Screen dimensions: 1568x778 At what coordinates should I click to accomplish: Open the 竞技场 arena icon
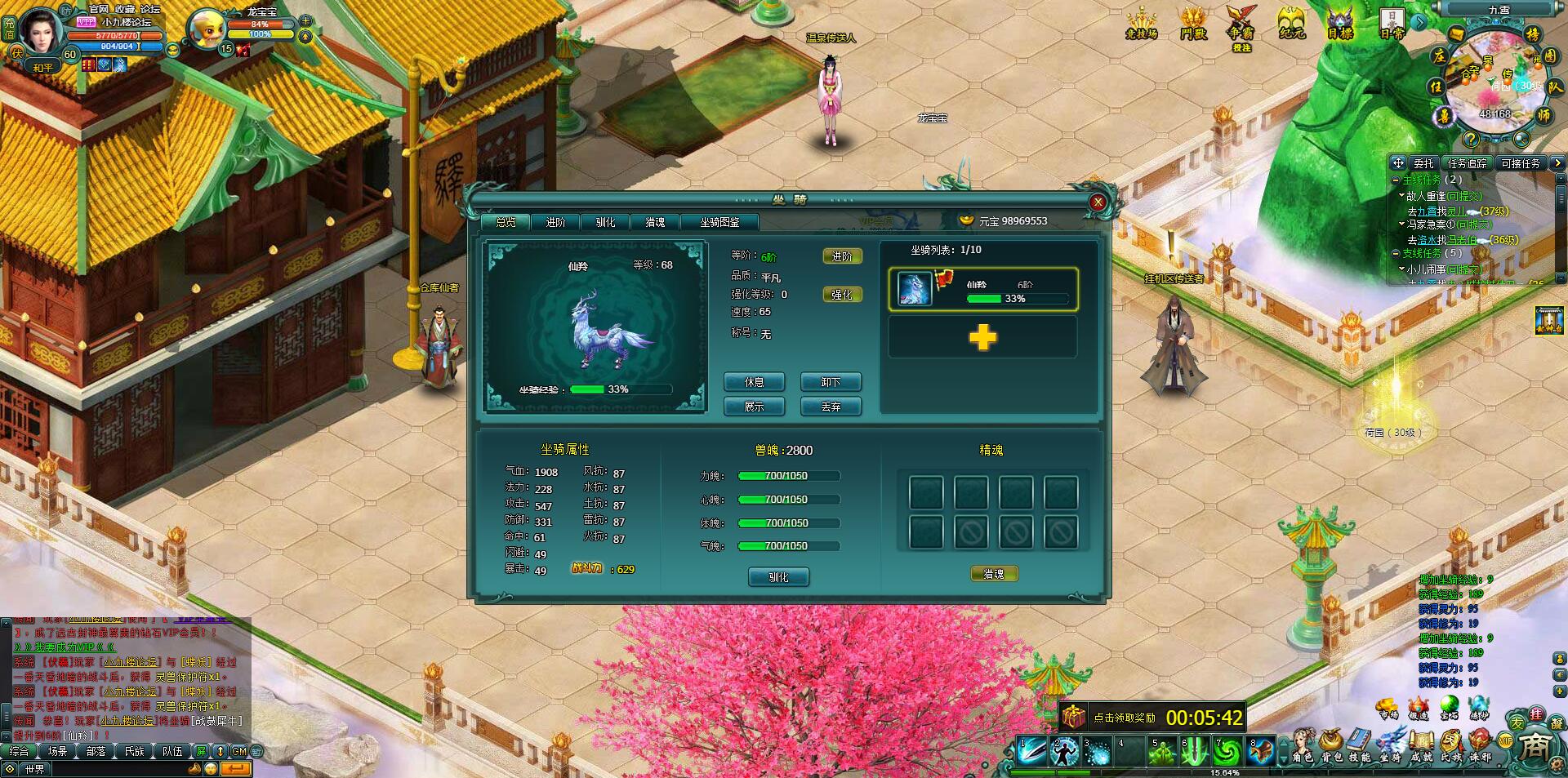pos(1142,23)
